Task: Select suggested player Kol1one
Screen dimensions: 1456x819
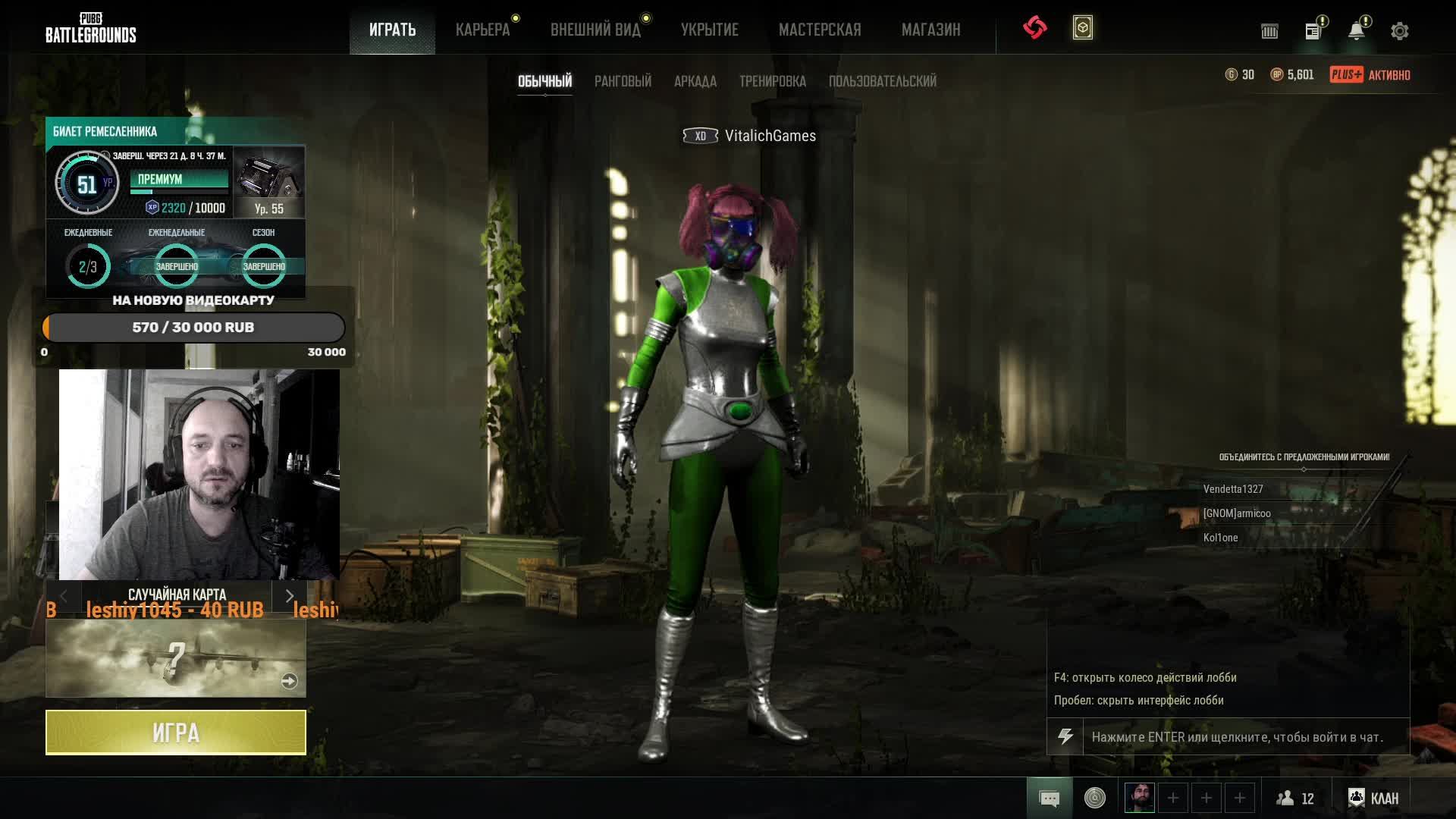Action: (1220, 538)
